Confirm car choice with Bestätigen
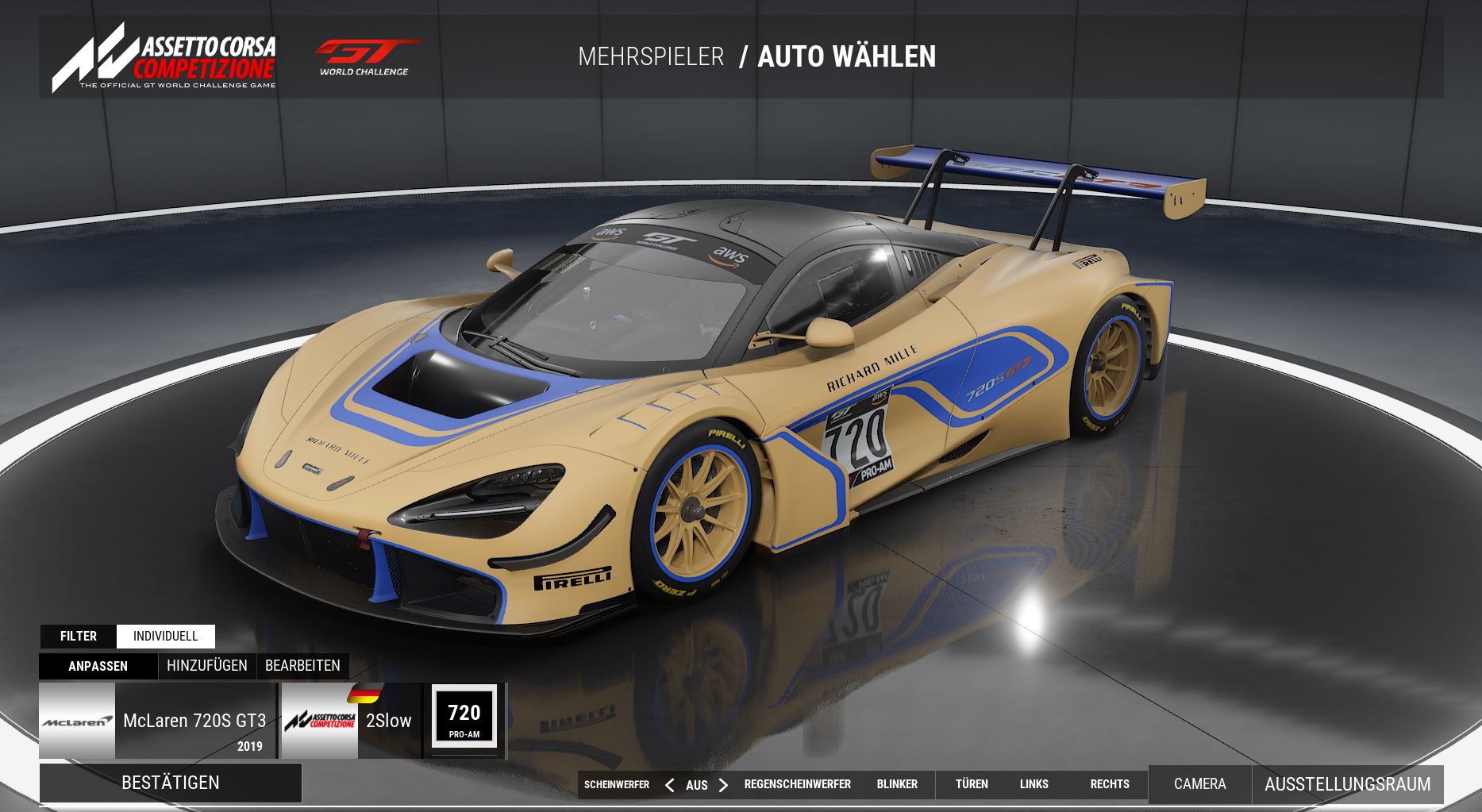The height and width of the screenshot is (812, 1482). point(171,783)
